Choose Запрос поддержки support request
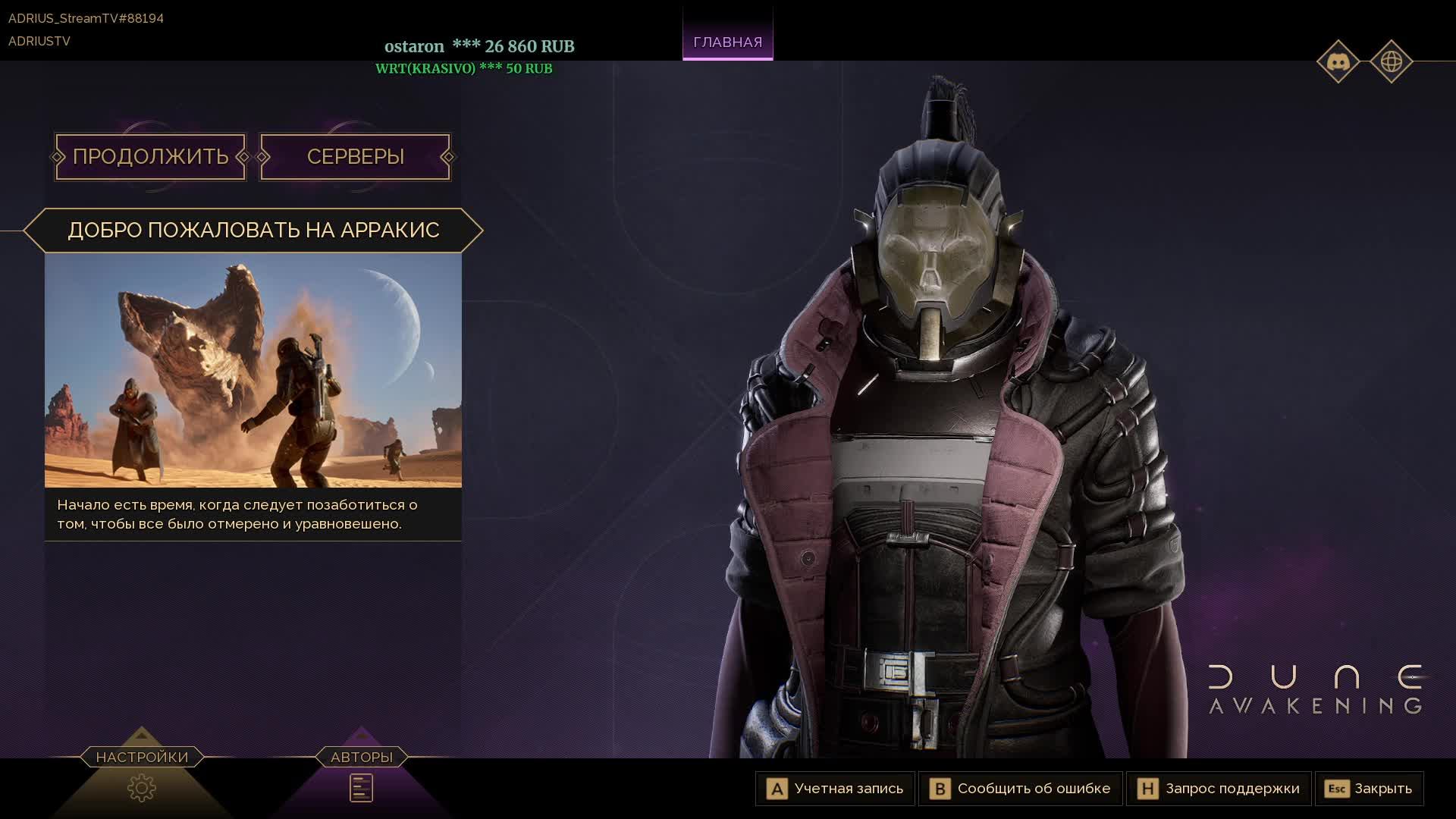Image resolution: width=1456 pixels, height=819 pixels. pyautogui.click(x=1219, y=789)
